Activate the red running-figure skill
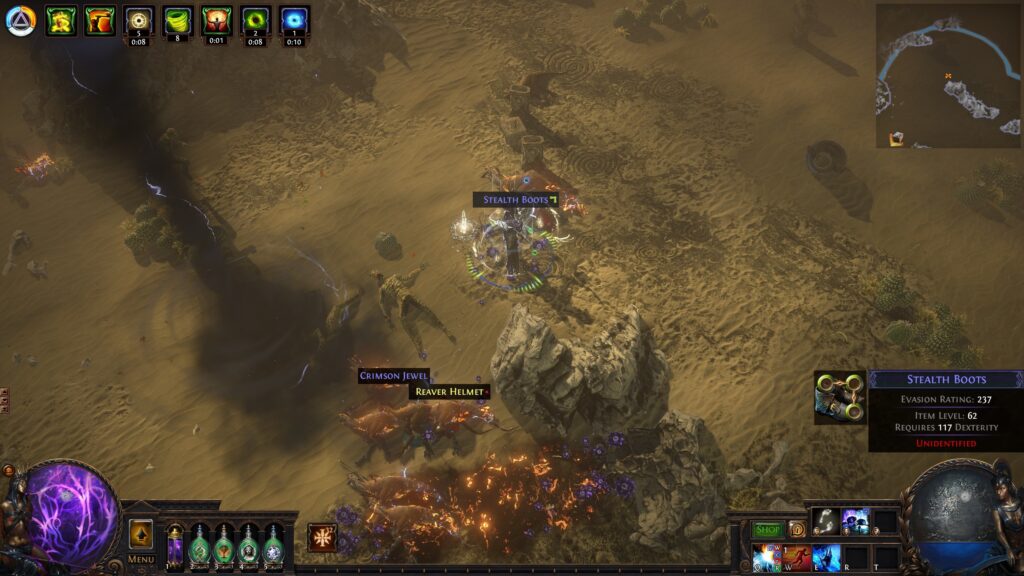Image resolution: width=1024 pixels, height=576 pixels. click(797, 557)
